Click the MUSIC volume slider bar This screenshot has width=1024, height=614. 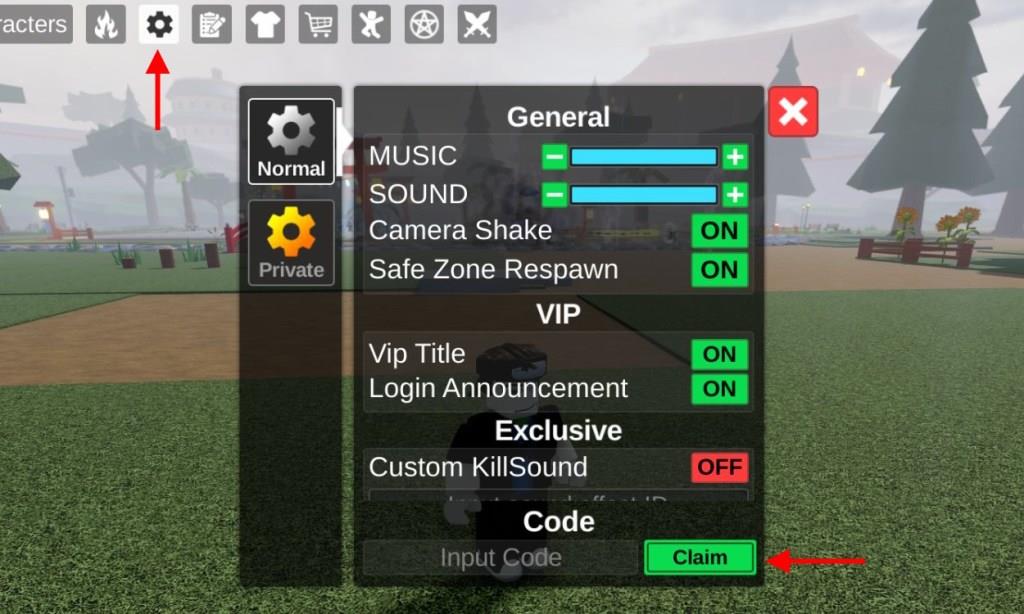[x=644, y=157]
